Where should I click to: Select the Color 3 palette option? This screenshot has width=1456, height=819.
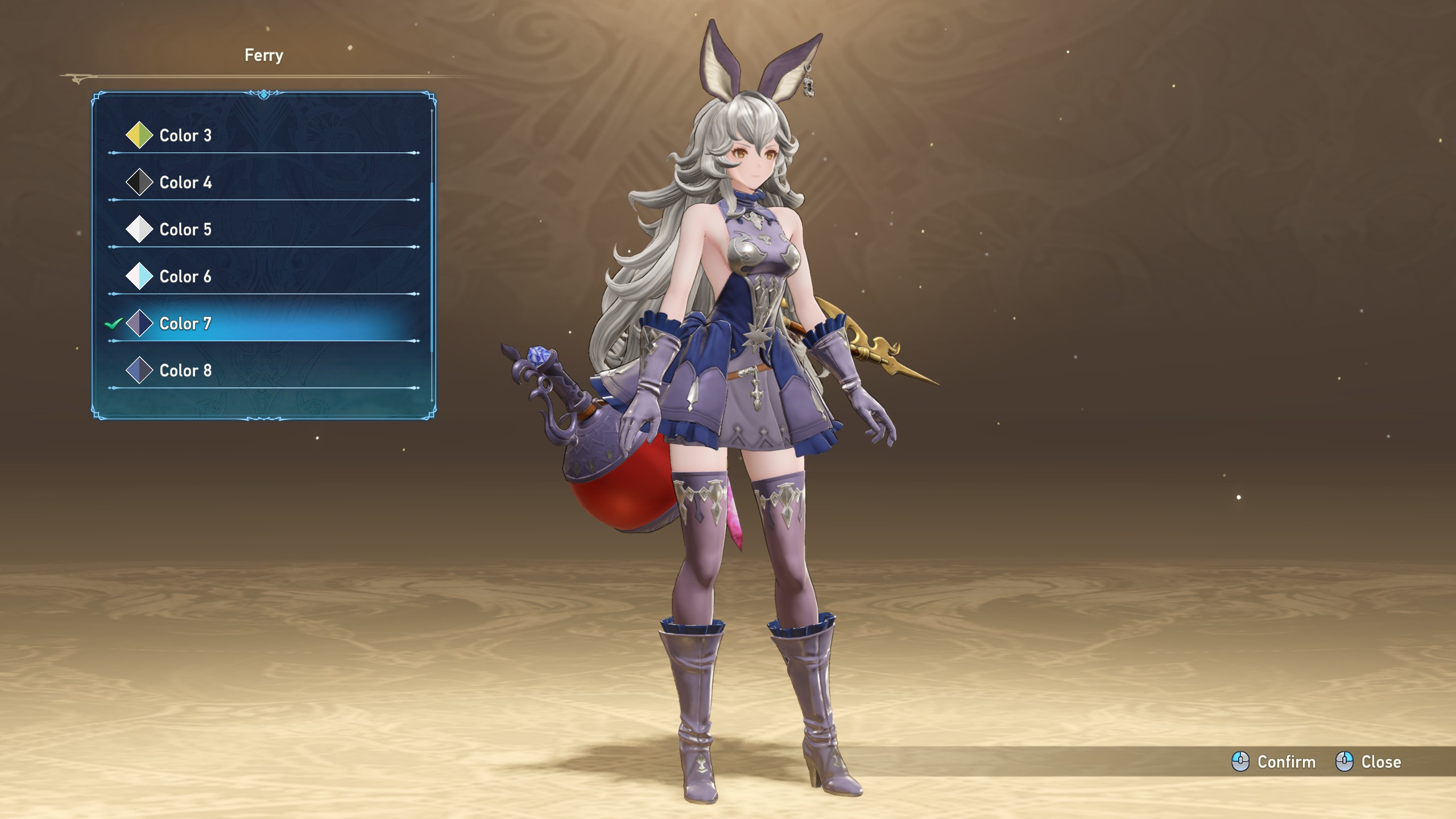click(x=185, y=135)
